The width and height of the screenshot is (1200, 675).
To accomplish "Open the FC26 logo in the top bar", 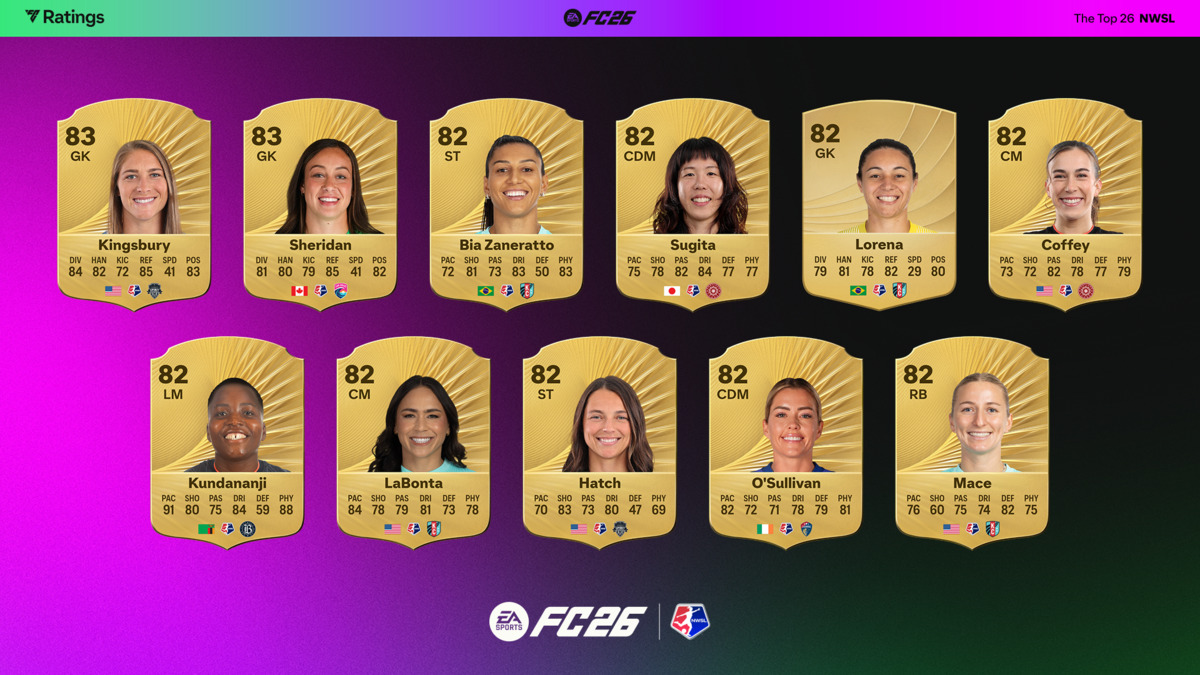I will pyautogui.click(x=599, y=17).
